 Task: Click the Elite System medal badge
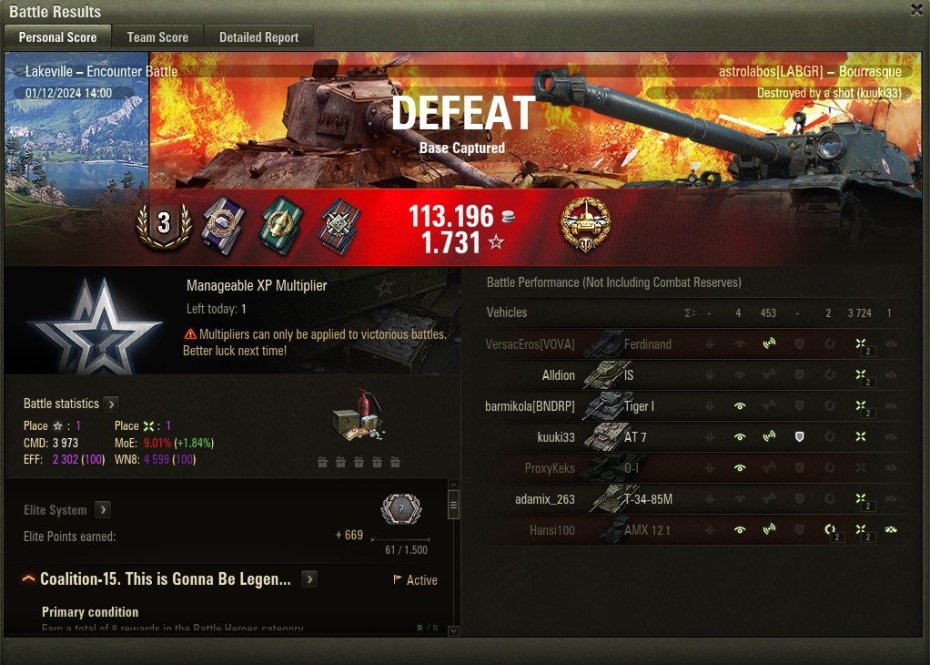401,511
